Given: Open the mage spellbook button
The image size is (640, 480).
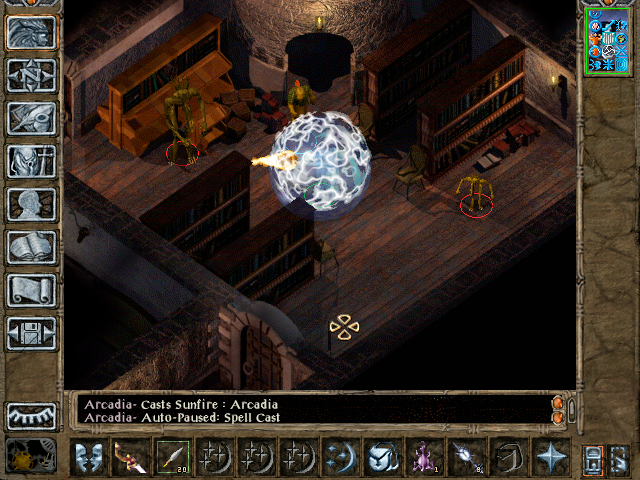Looking at the screenshot, I should (x=32, y=248).
